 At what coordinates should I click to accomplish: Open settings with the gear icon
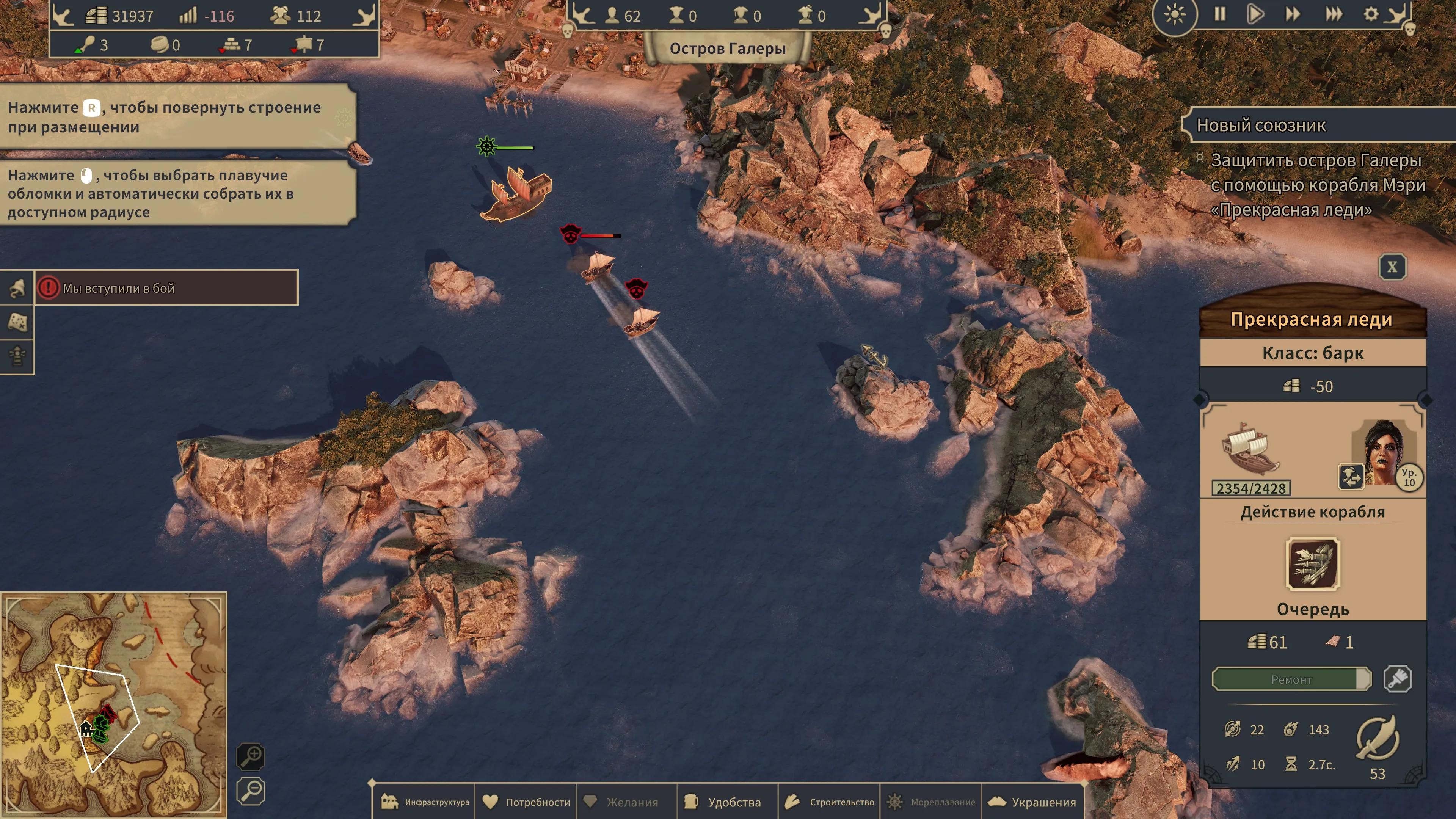pos(1371,14)
